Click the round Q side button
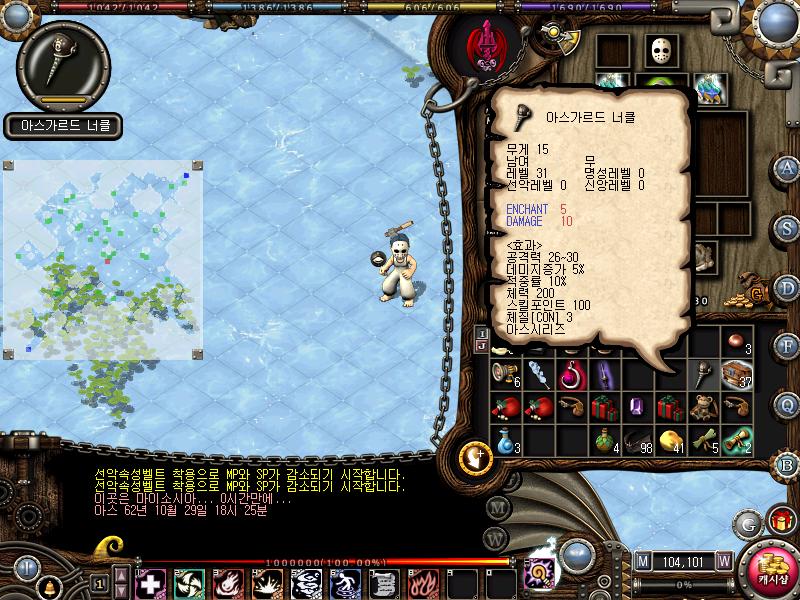The image size is (800, 600). click(788, 404)
